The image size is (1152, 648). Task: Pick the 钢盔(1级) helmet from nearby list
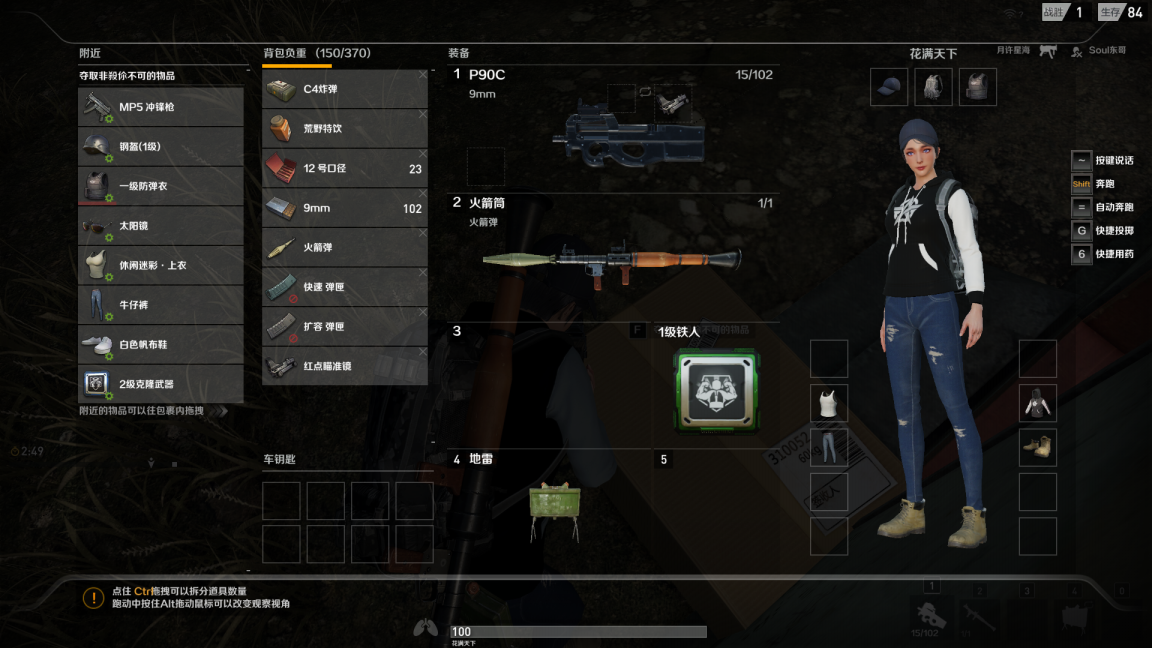[161, 147]
